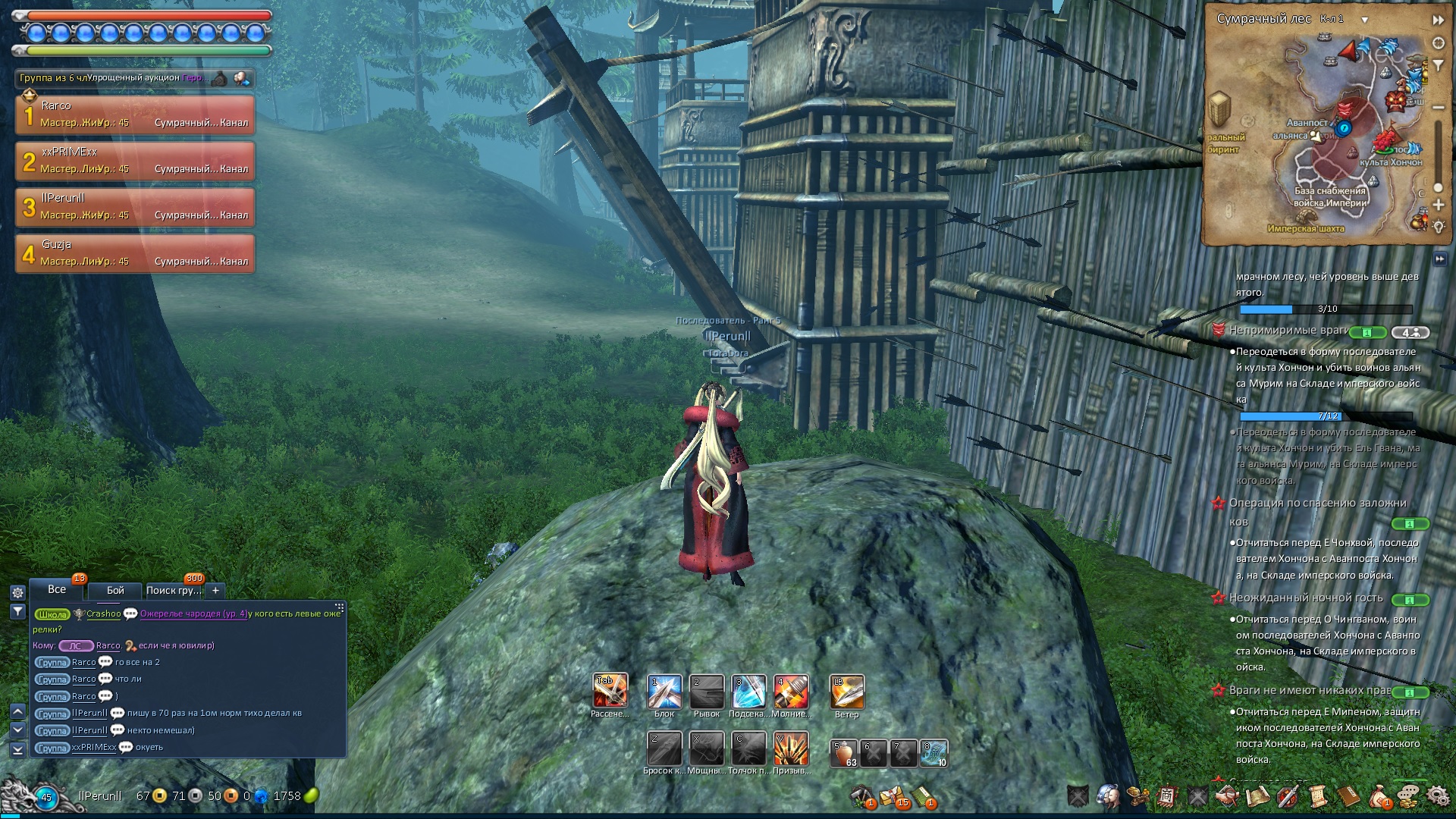Image resolution: width=1456 pixels, height=819 pixels.
Task: Open chat settings gear icon
Action: pyautogui.click(x=17, y=593)
